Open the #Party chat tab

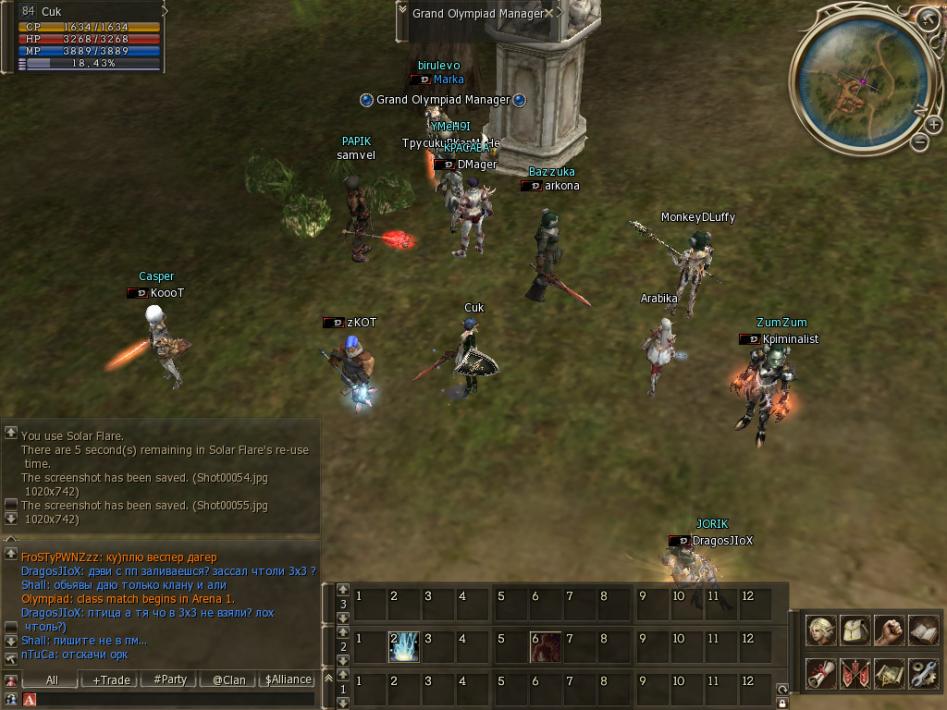169,679
